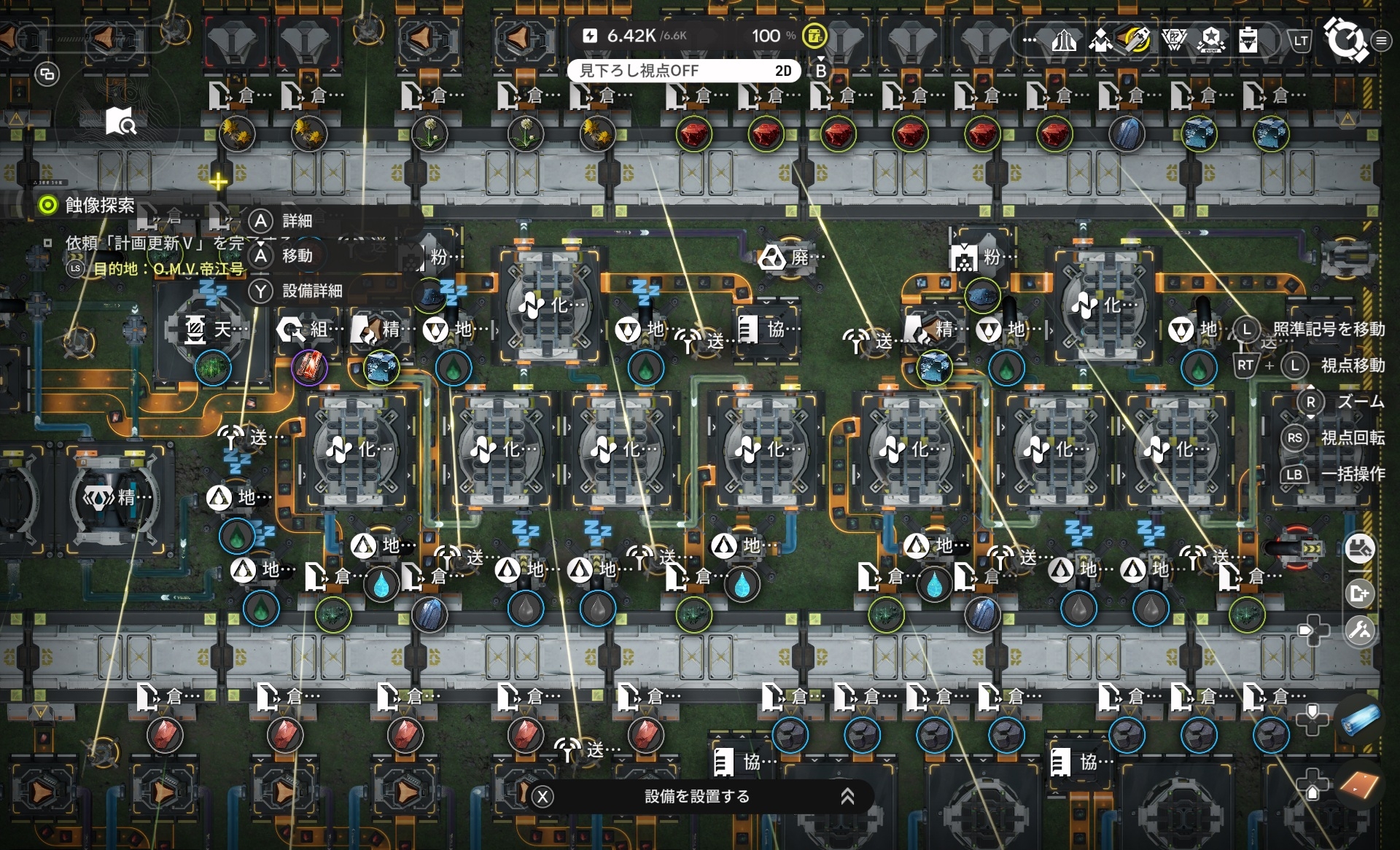This screenshot has width=1400, height=850.
Task: Open the facility search button
Action: click(1359, 549)
